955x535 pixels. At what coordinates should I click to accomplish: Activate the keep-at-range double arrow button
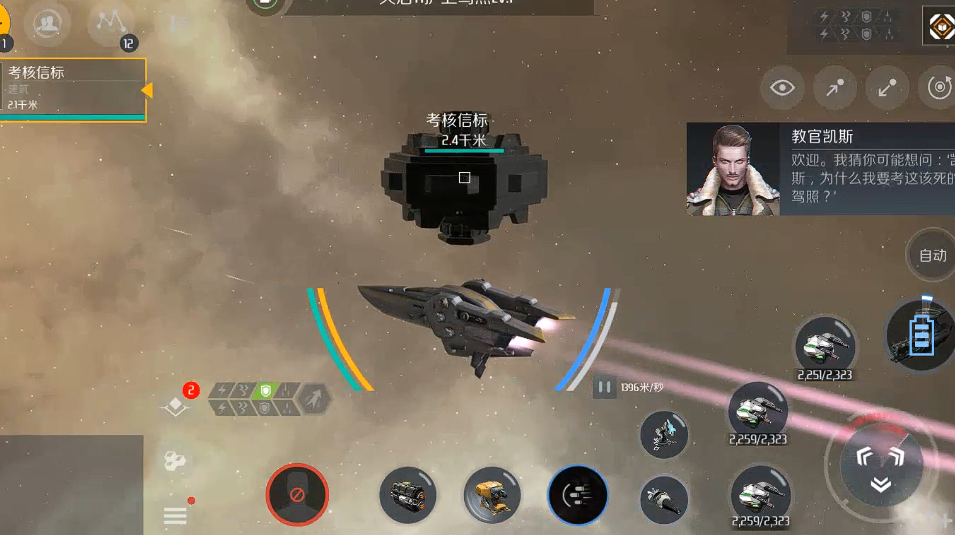tap(887, 88)
